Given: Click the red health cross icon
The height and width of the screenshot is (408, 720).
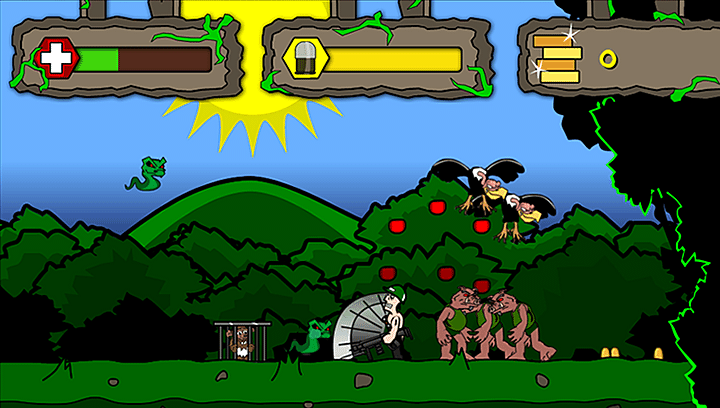Looking at the screenshot, I should coord(57,59).
